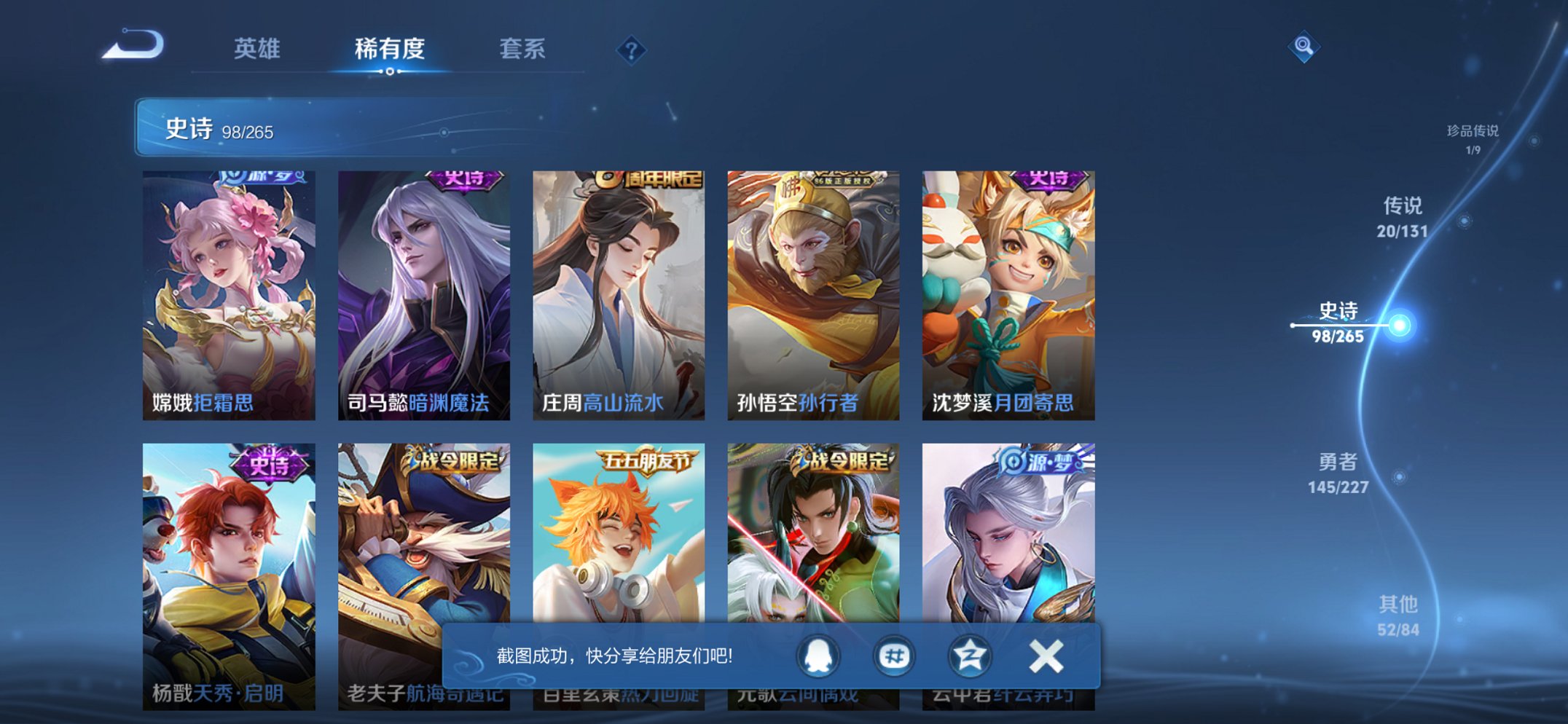Share to Qzone via the star icon

[969, 655]
